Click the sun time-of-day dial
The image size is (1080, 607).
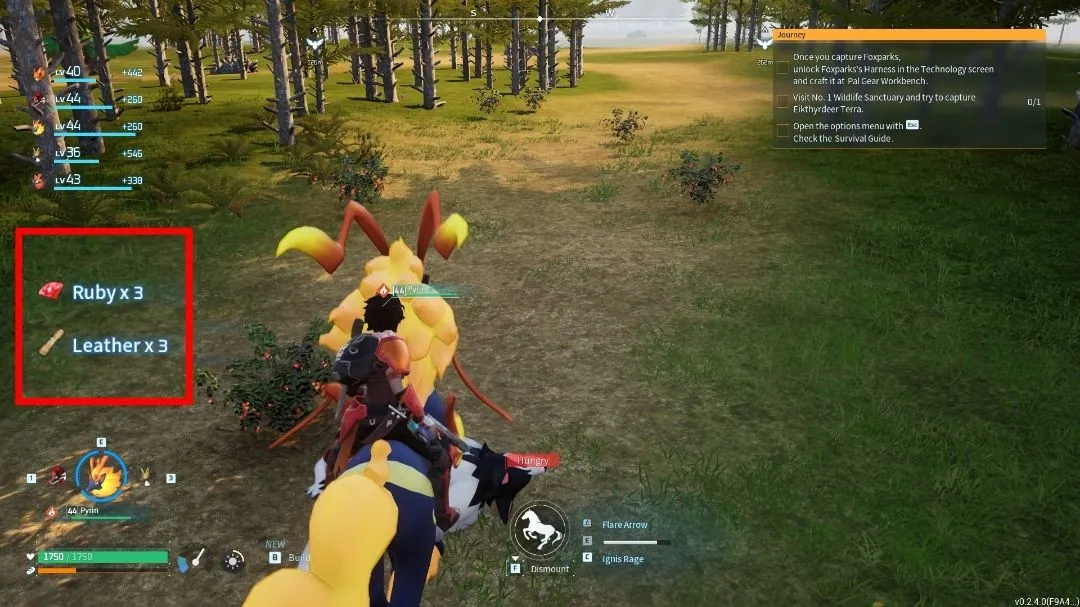[233, 560]
